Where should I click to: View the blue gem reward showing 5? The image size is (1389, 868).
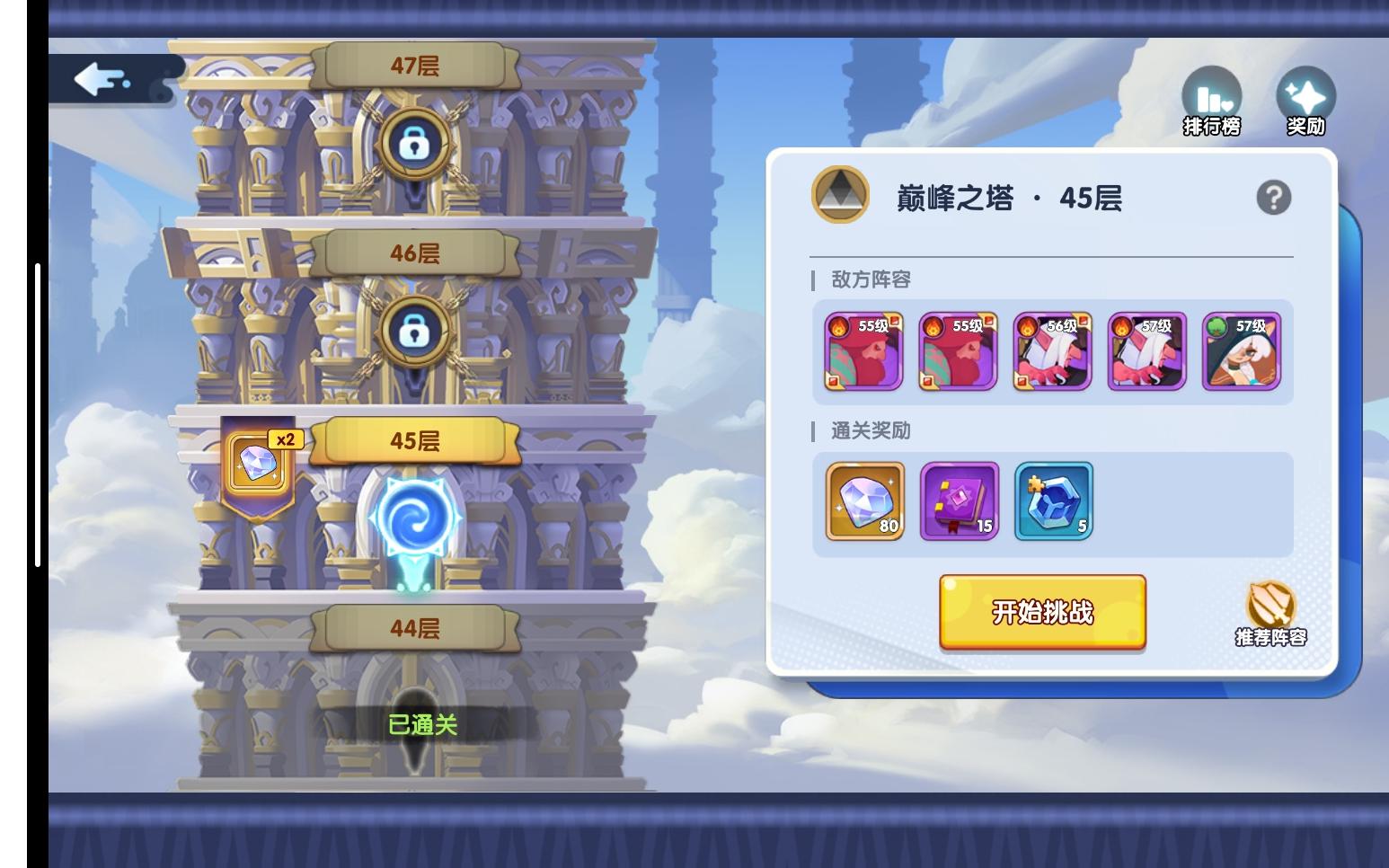click(1051, 501)
